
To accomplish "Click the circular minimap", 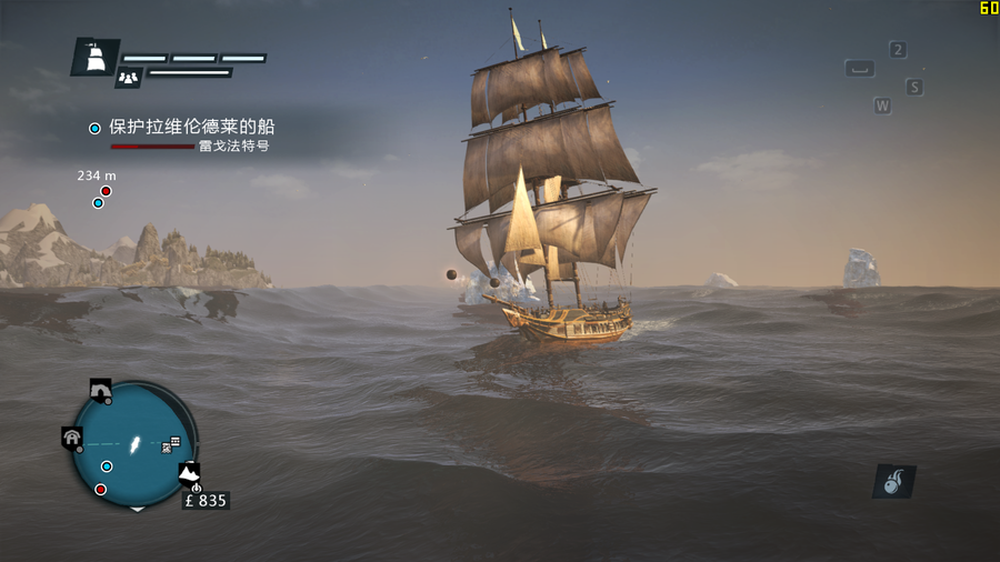I will pos(134,444).
